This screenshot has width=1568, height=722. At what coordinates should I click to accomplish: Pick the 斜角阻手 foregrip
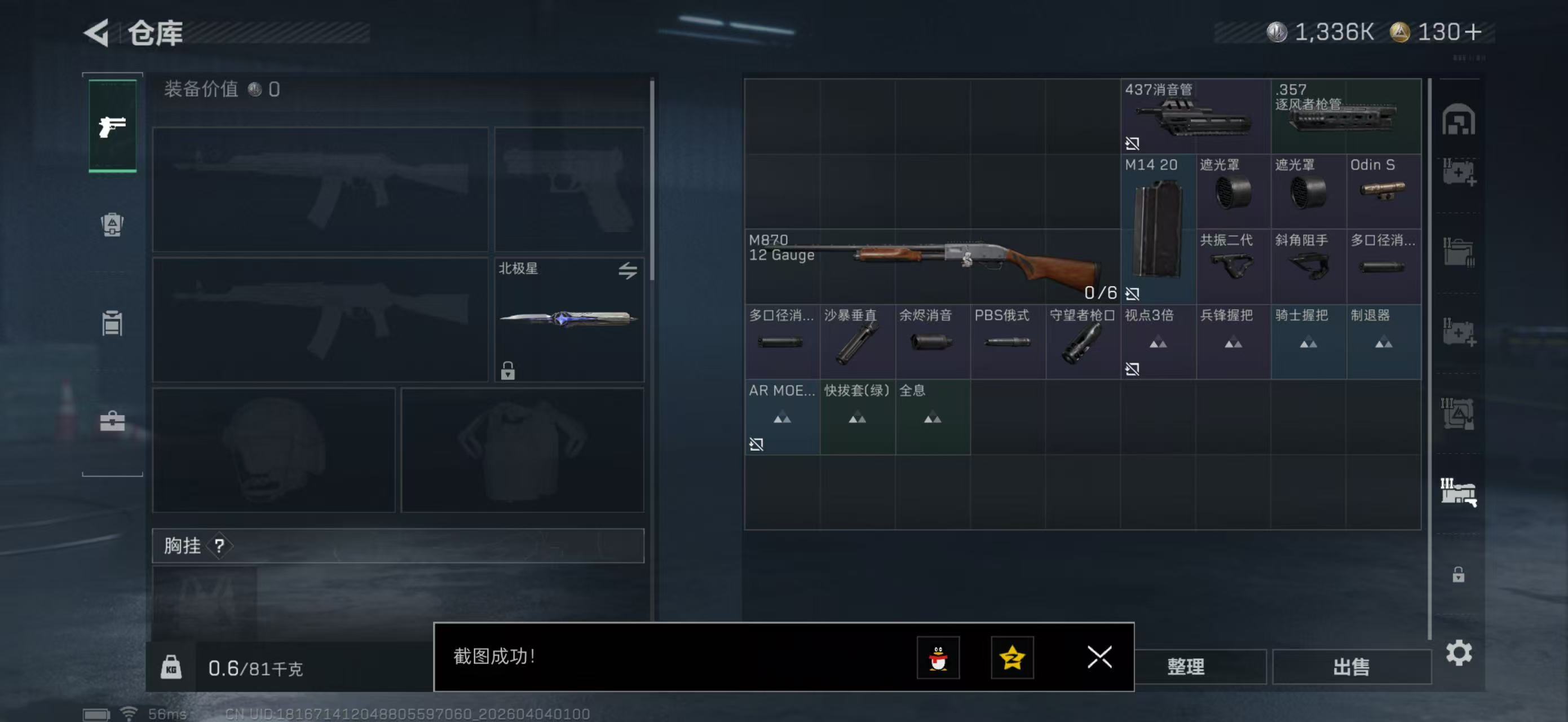point(1308,266)
